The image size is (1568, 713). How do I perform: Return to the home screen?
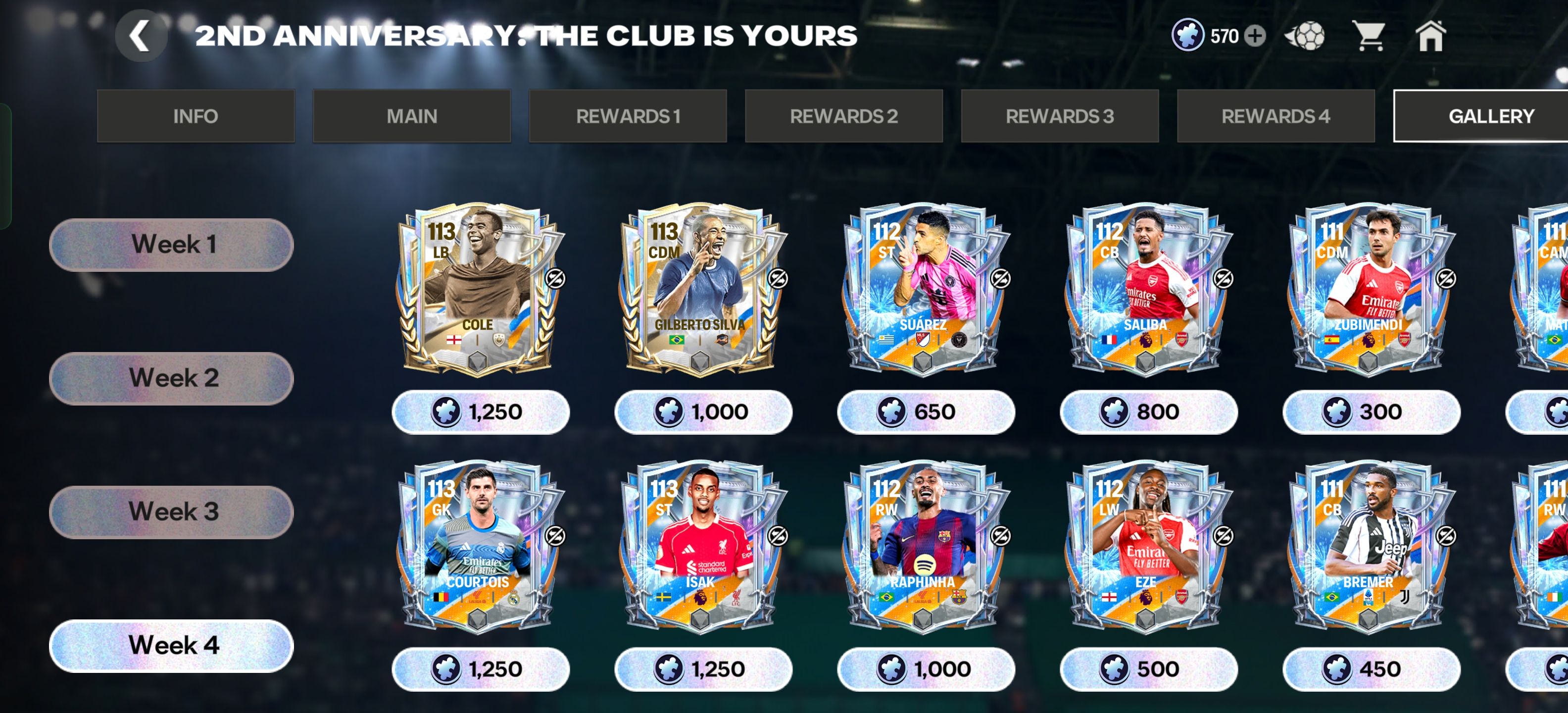coord(1430,36)
